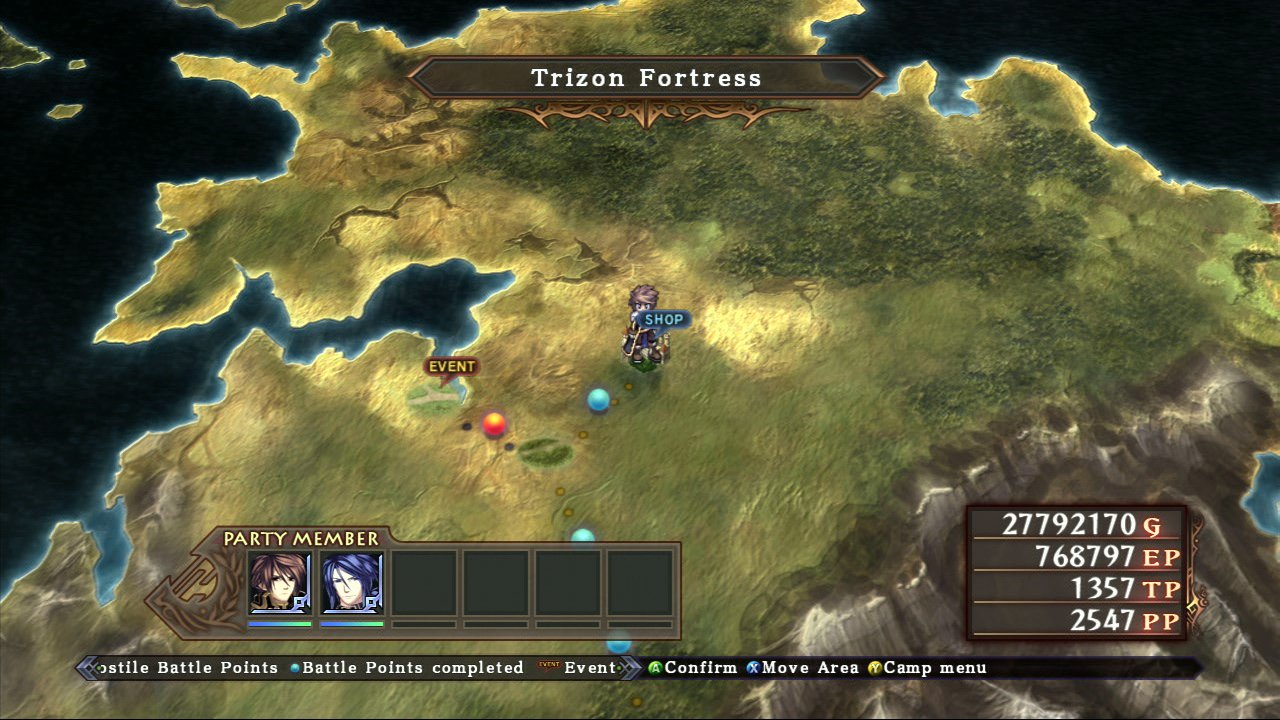
Task: Click the SHOP marker above the character
Action: [x=666, y=318]
